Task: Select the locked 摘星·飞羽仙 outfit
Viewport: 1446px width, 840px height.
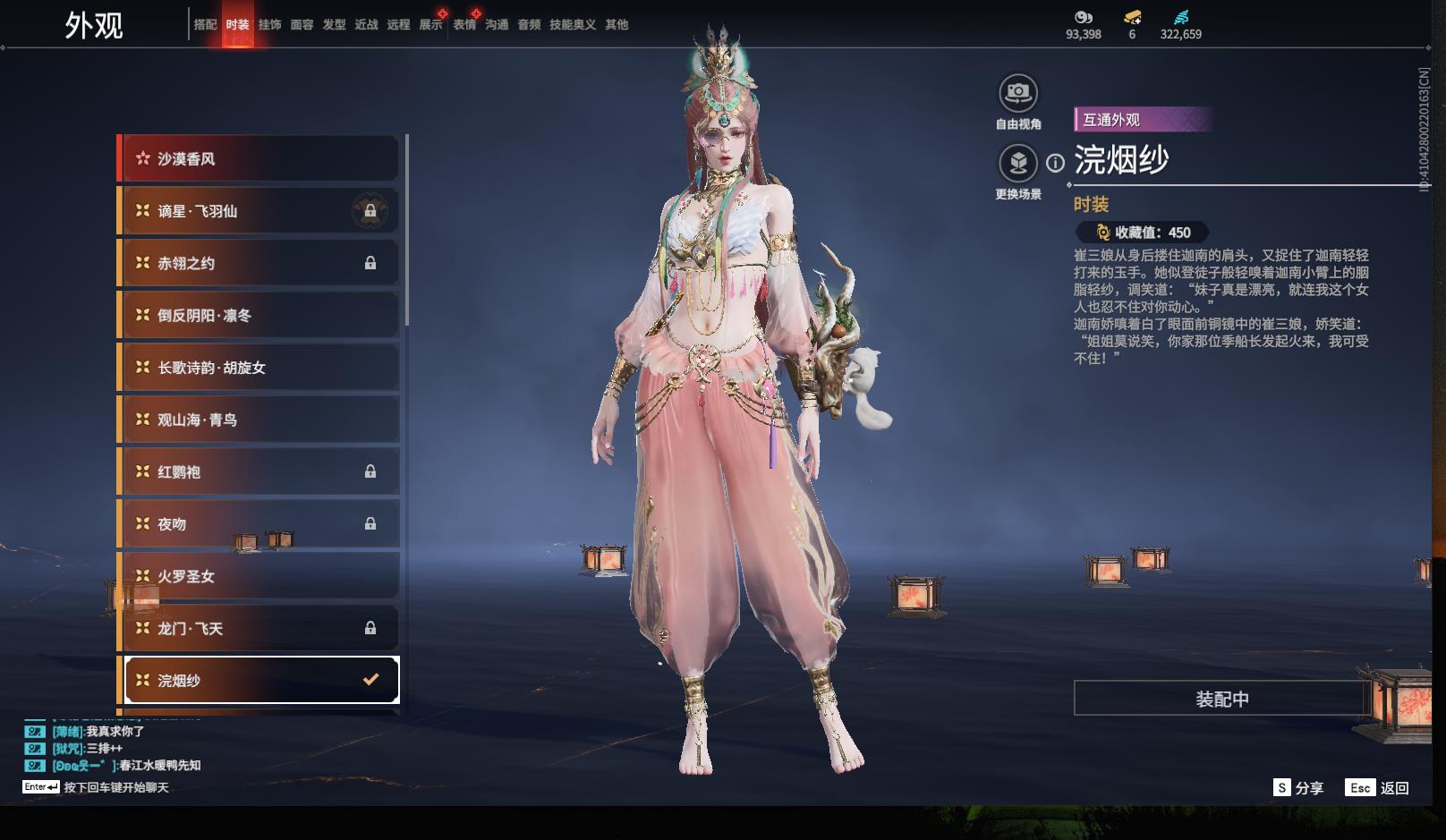Action: 259,211
